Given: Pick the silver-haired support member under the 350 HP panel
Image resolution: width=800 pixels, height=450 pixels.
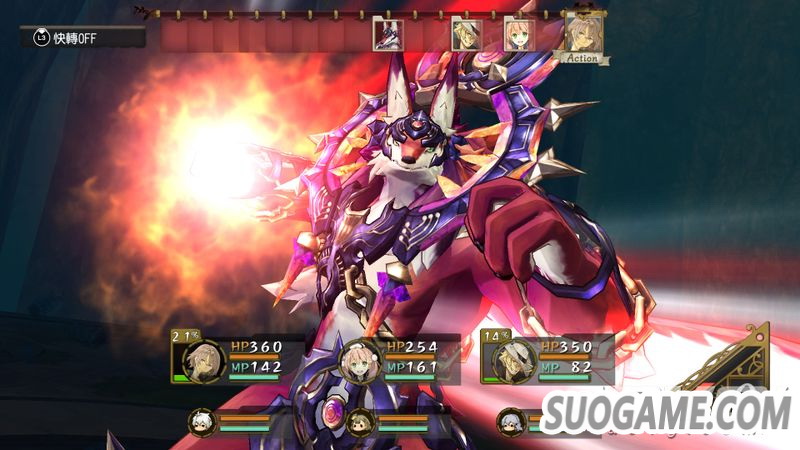Looking at the screenshot, I should [x=511, y=421].
